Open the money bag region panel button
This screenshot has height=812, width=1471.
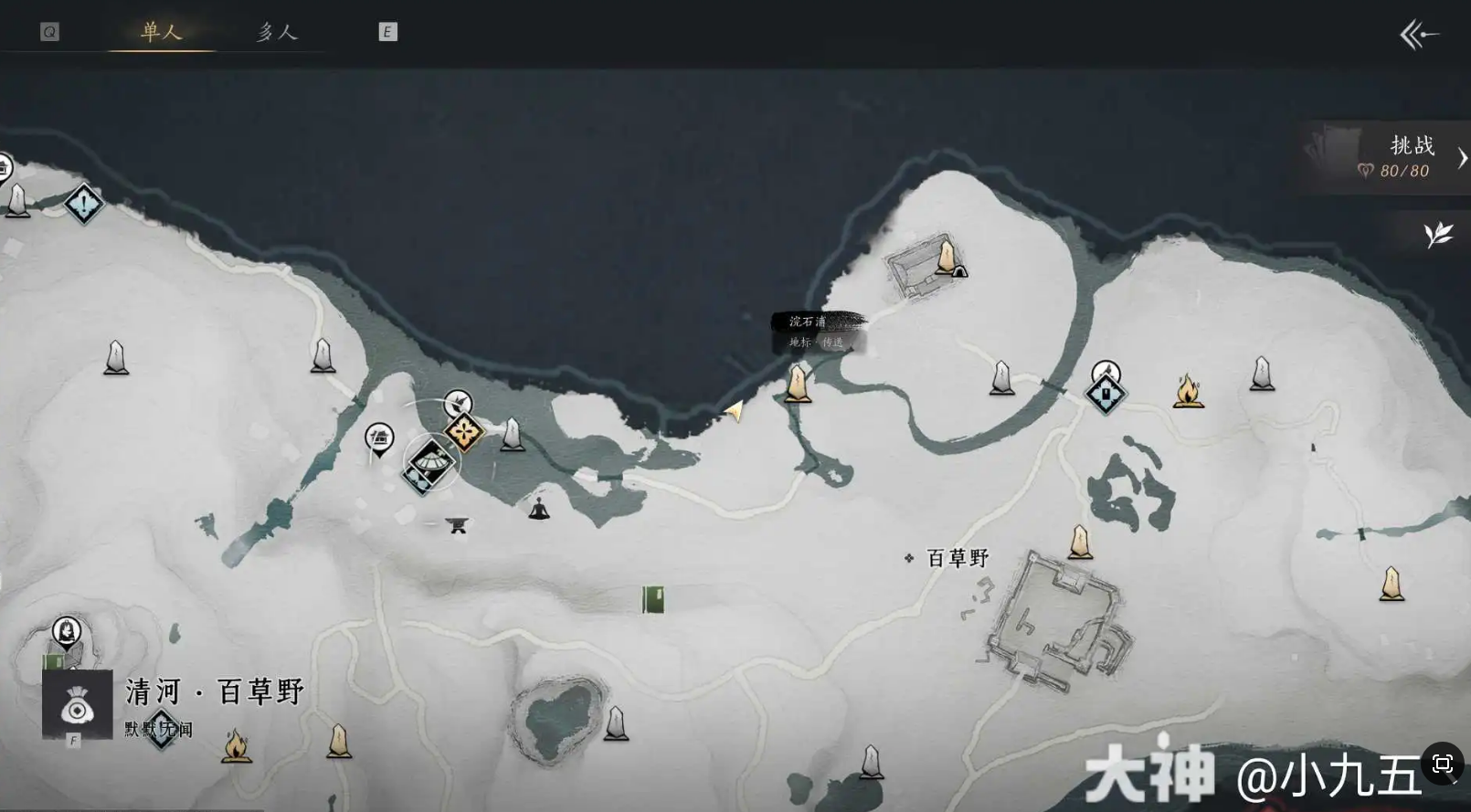click(78, 704)
